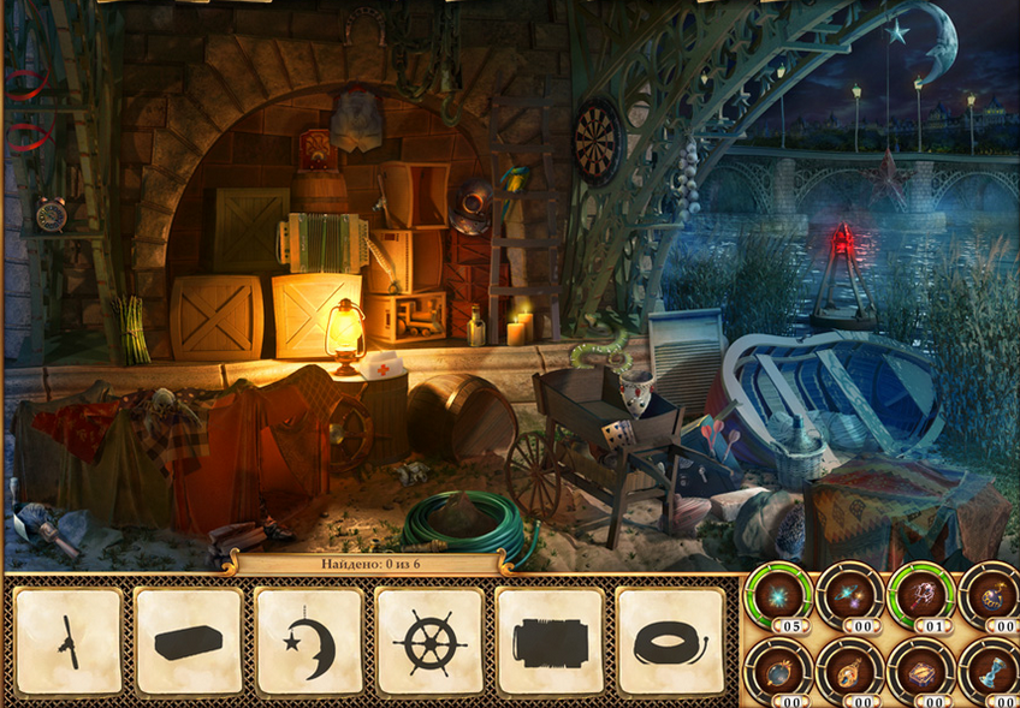The image size is (1020, 708).
Task: Activate the round mirror power-up
Action: (x=777, y=672)
